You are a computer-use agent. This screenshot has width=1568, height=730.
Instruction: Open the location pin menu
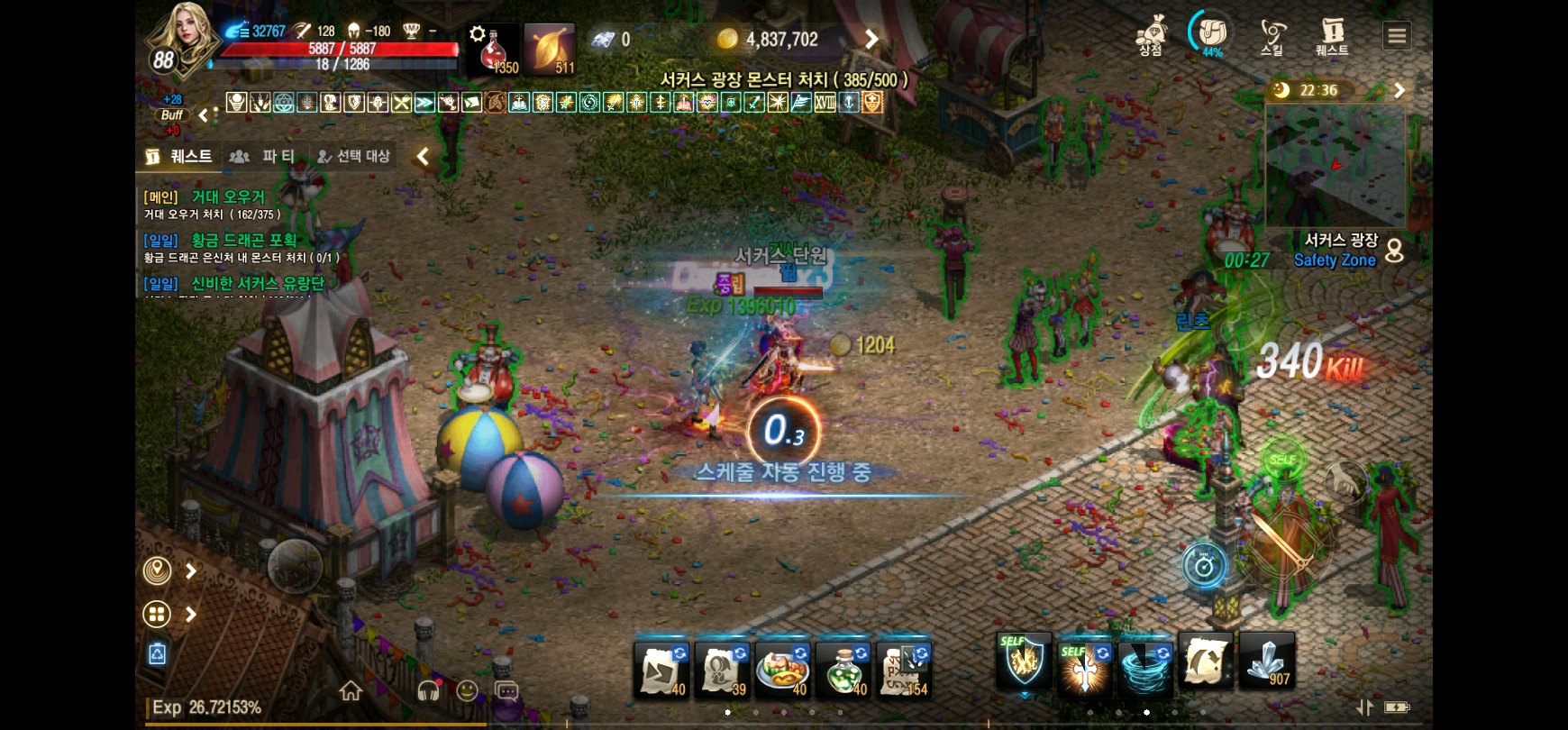point(158,570)
